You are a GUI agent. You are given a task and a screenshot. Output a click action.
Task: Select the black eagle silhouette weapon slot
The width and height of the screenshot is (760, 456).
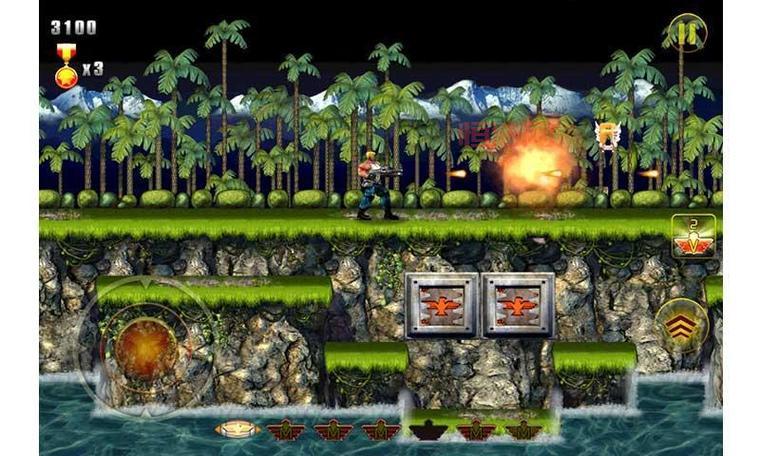coord(427,430)
